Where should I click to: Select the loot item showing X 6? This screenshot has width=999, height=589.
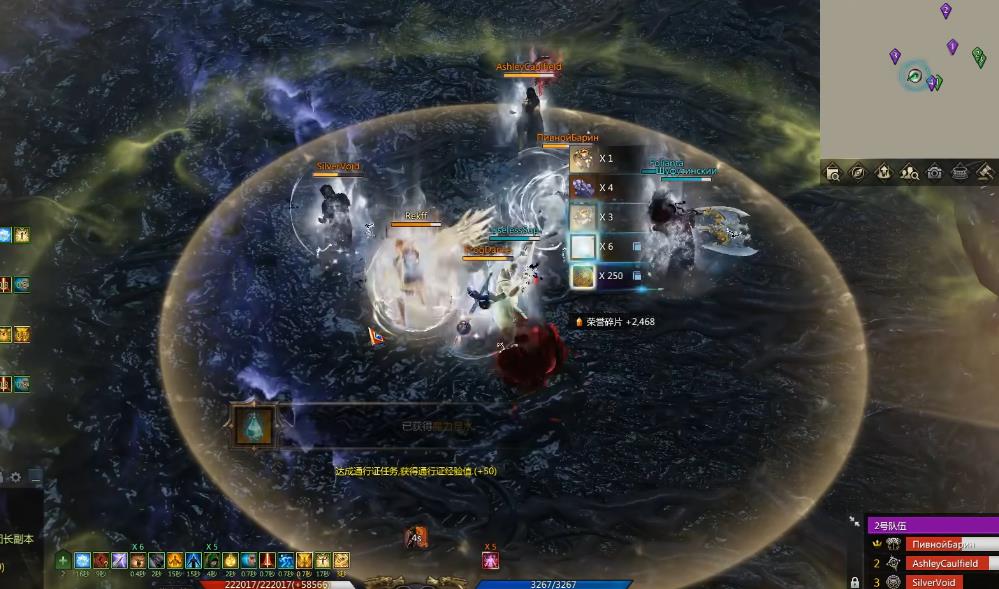tap(583, 247)
